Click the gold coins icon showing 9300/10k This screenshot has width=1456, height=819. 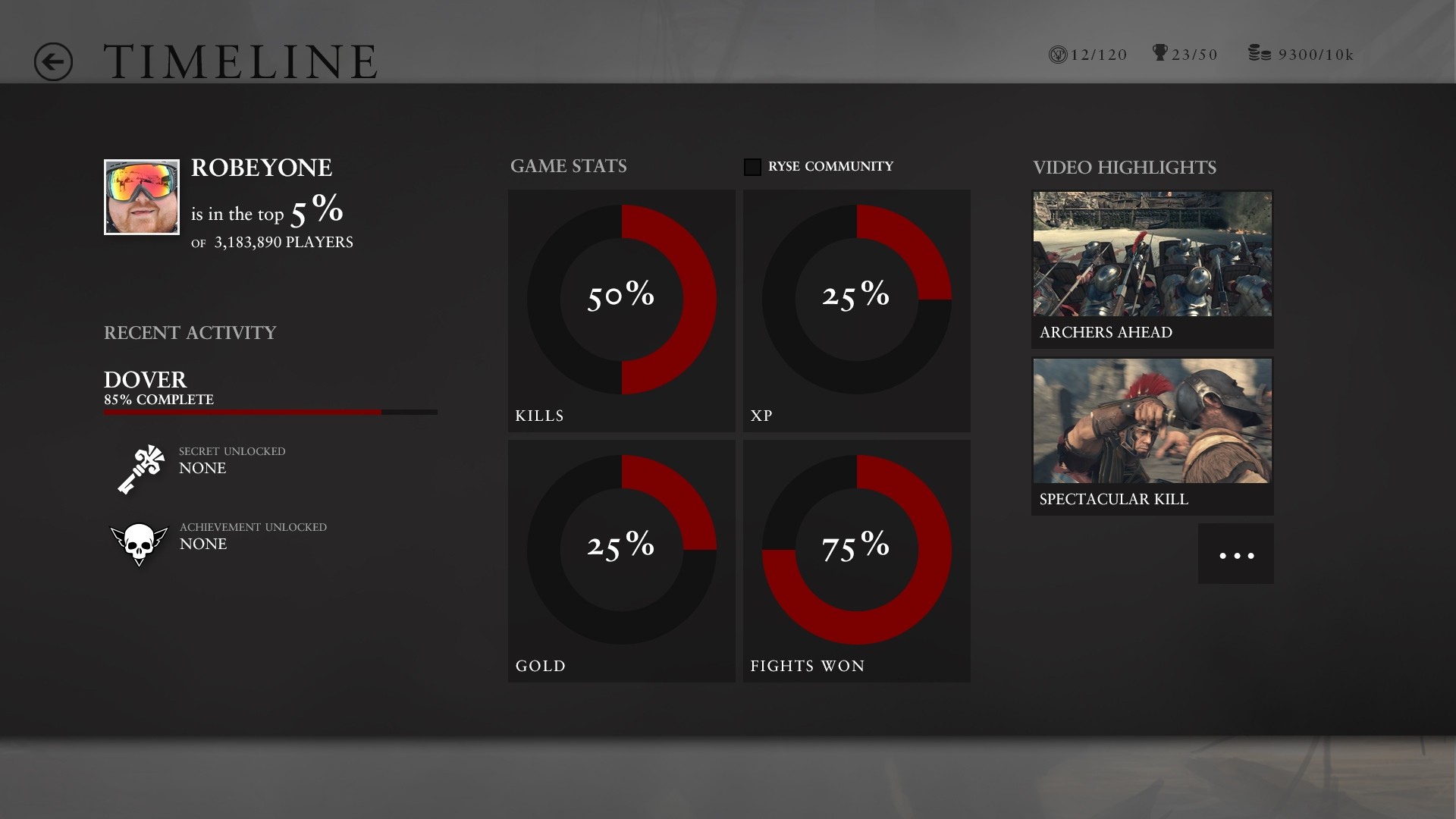[1260, 53]
